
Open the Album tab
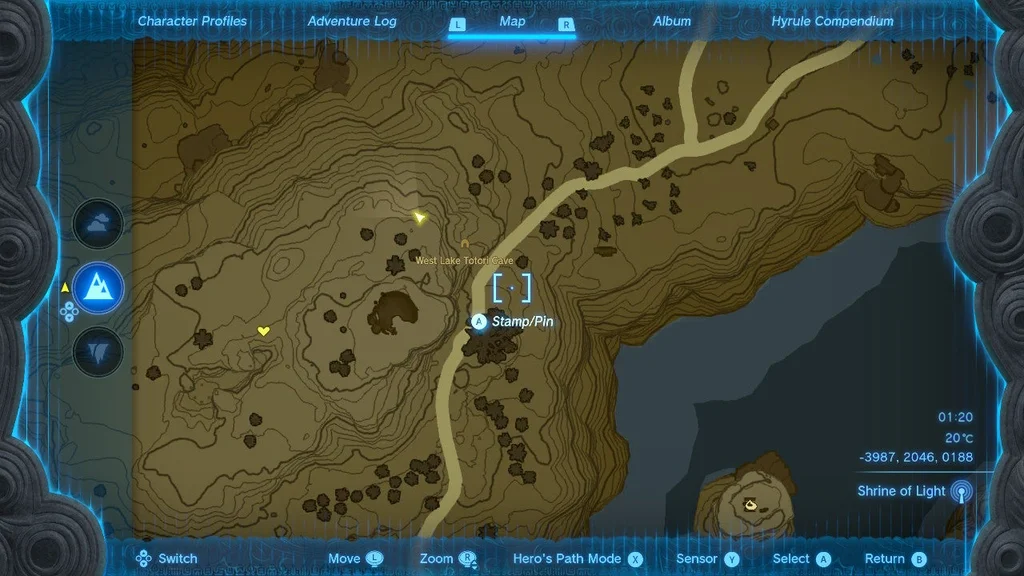672,21
